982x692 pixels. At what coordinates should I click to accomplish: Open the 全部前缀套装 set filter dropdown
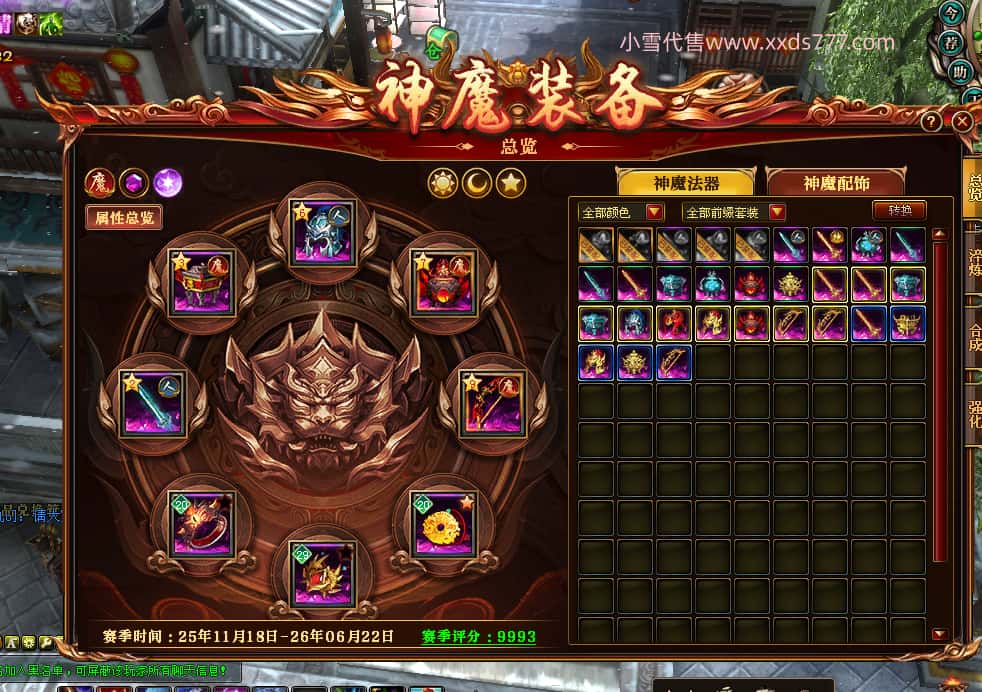pyautogui.click(x=734, y=212)
